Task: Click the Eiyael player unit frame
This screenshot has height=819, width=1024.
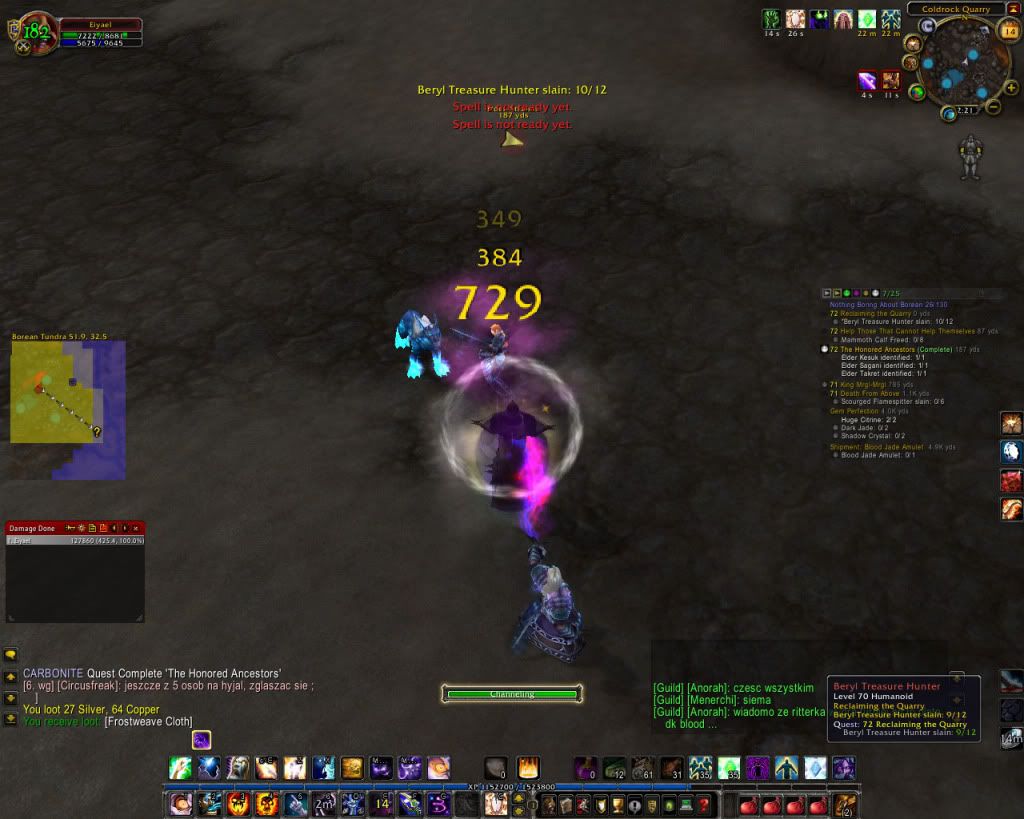Action: pyautogui.click(x=100, y=31)
